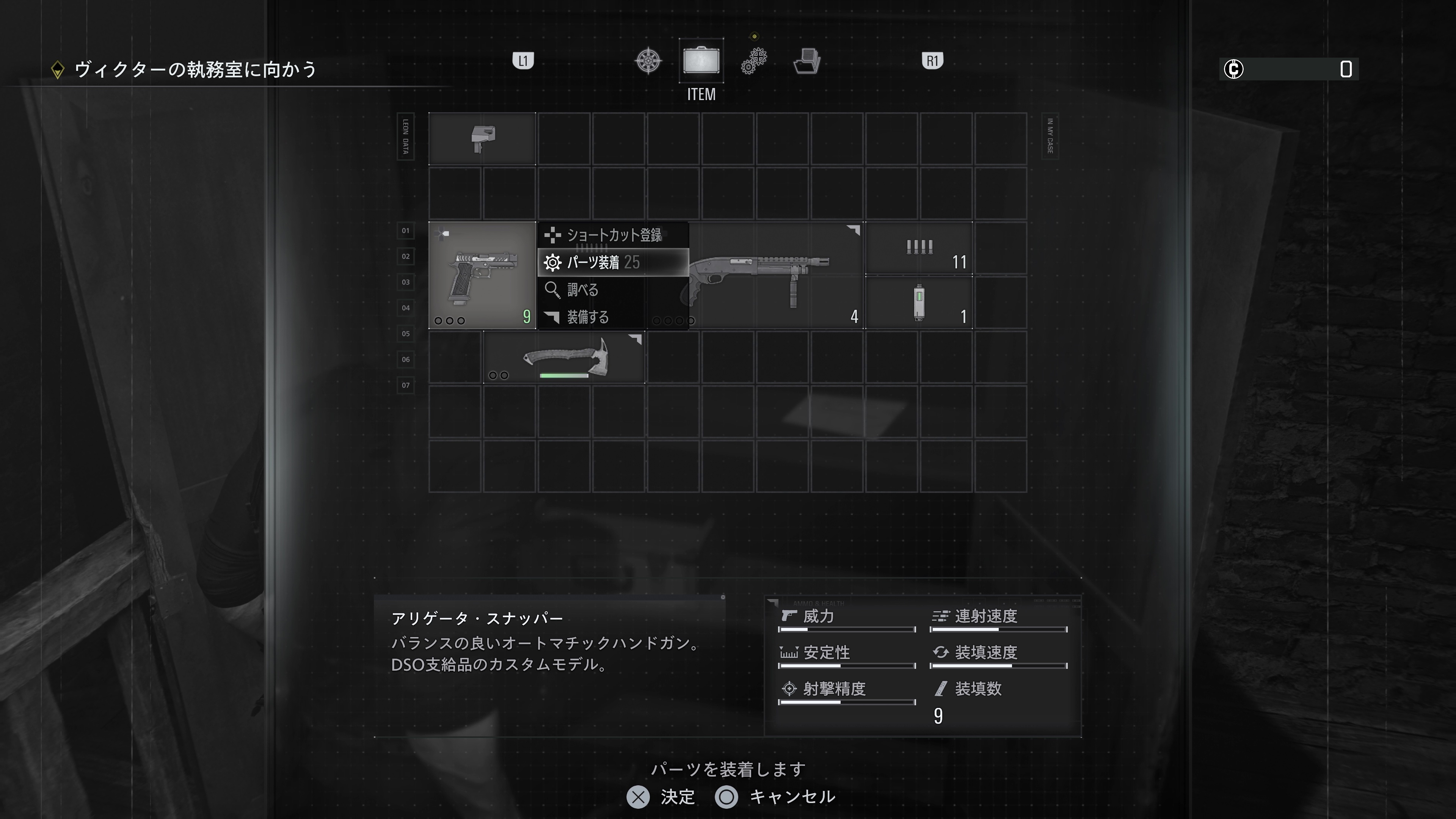Viewport: 1456px width, 819px height.
Task: Click the currency coin icon top right
Action: tap(1235, 69)
